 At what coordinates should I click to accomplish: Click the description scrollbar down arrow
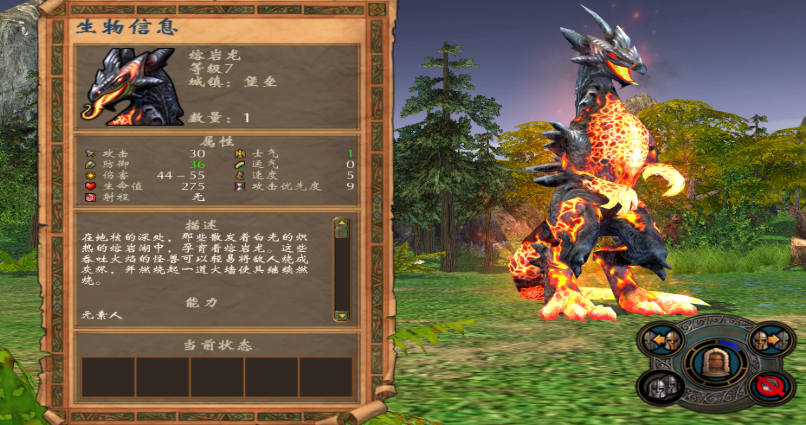(341, 314)
